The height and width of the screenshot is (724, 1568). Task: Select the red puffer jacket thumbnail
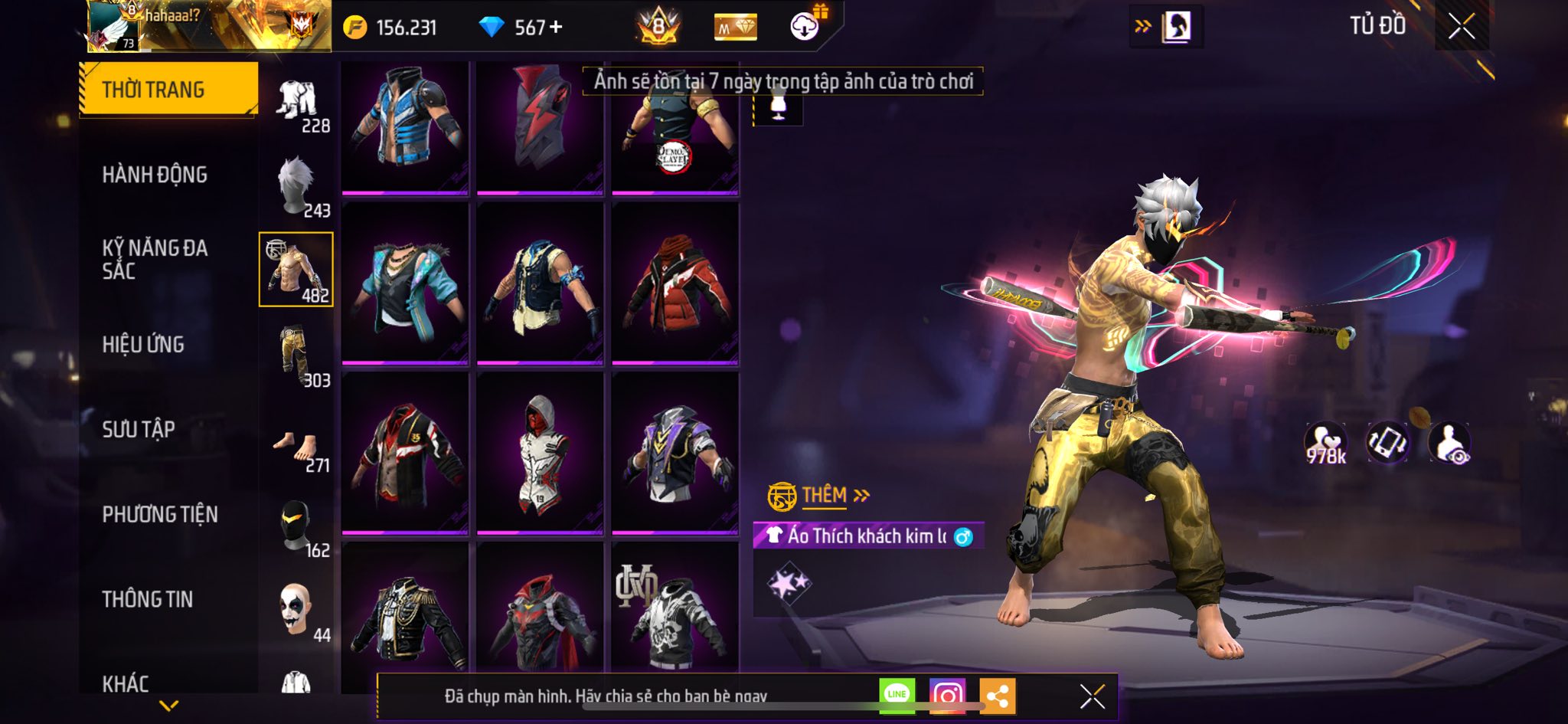675,285
